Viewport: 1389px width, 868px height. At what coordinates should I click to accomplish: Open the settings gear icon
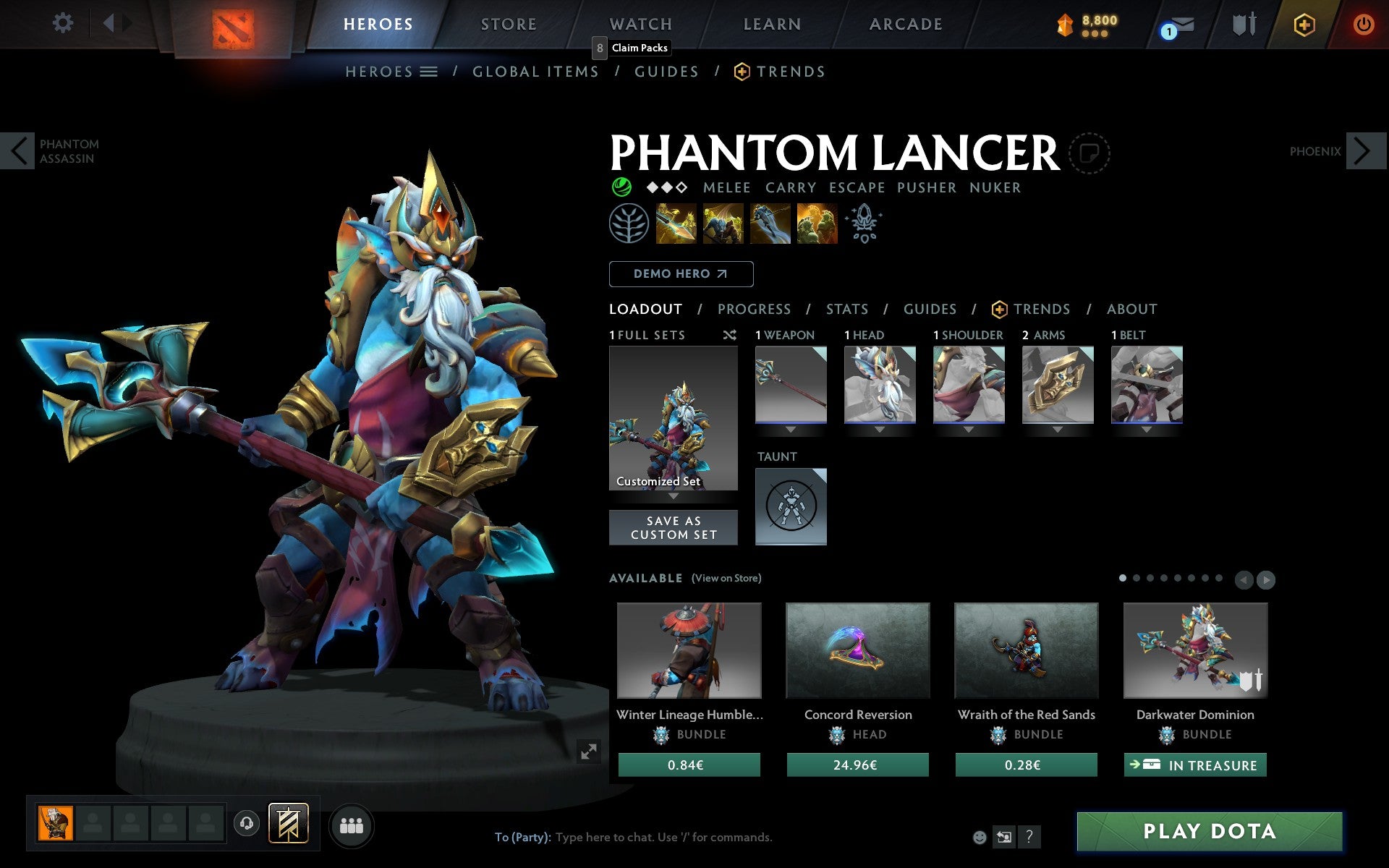pos(64,22)
